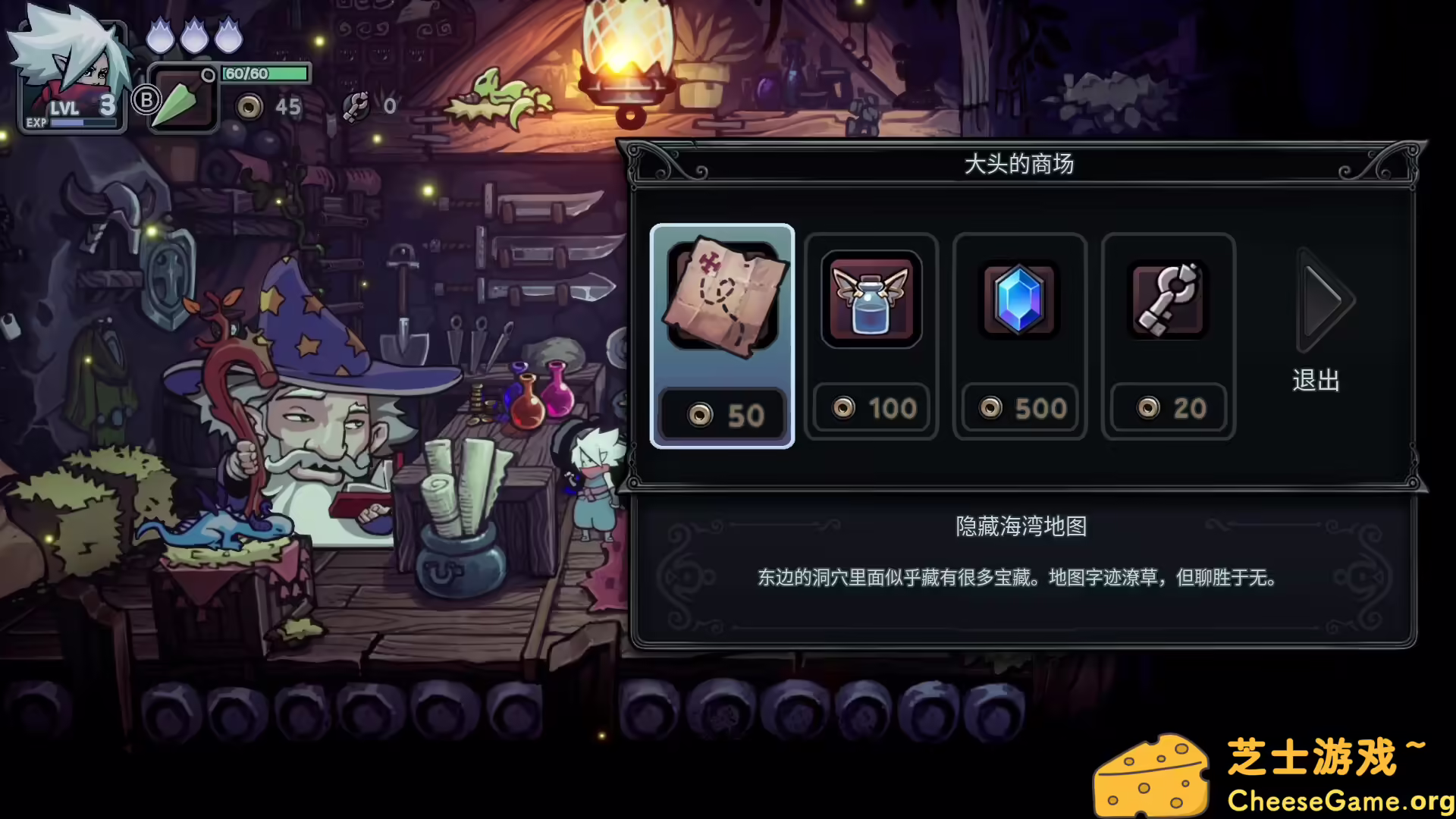This screenshot has width=1456, height=819.
Task: Click the green 60/60 health bar
Action: pos(264,74)
